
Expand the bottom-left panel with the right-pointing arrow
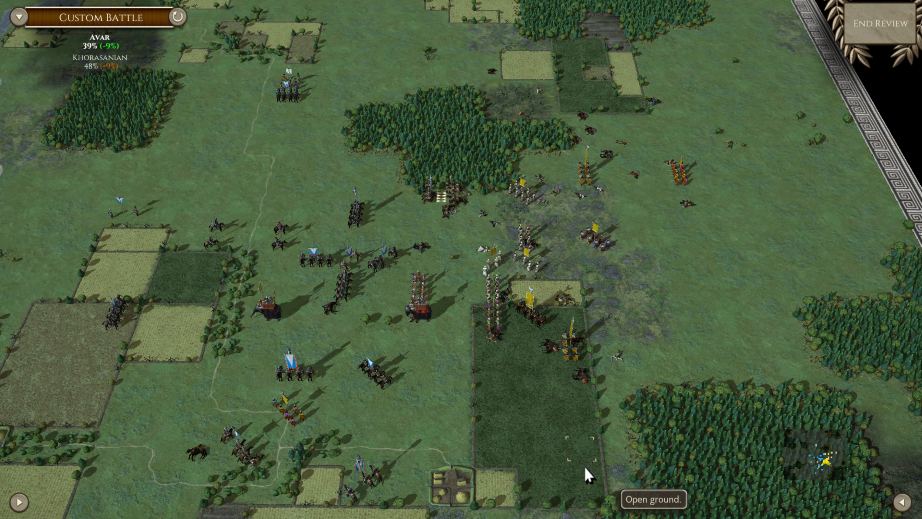pyautogui.click(x=18, y=501)
